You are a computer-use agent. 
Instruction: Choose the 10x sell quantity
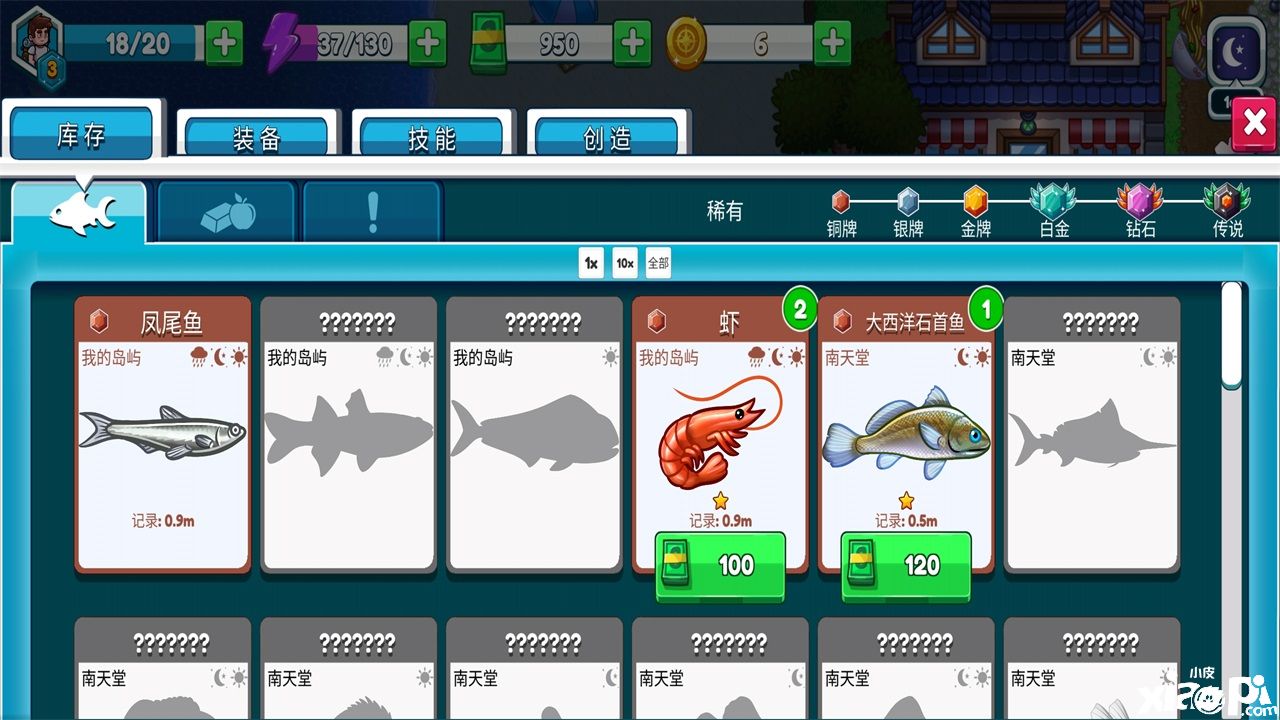[625, 263]
